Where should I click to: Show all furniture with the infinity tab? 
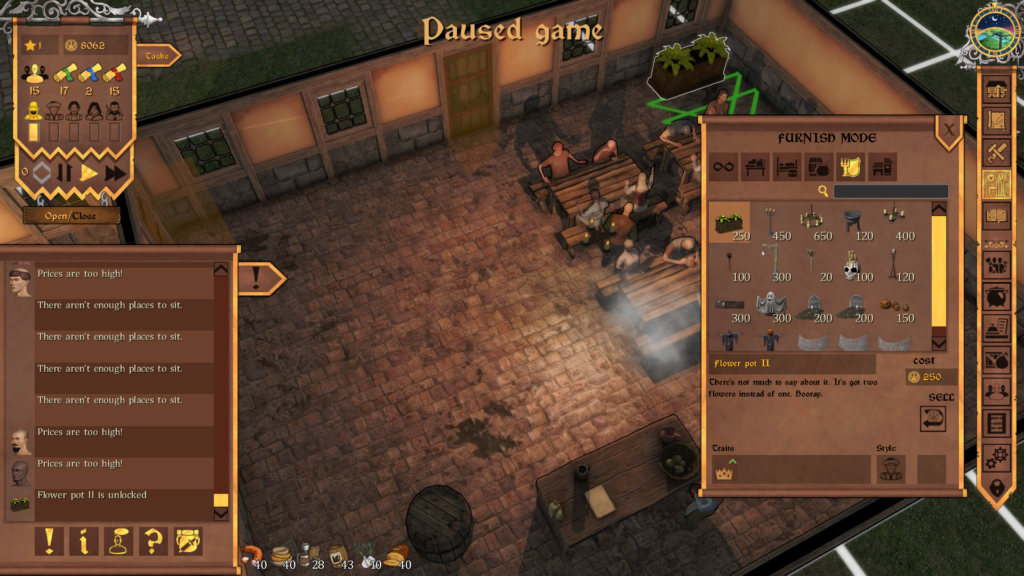tap(724, 167)
